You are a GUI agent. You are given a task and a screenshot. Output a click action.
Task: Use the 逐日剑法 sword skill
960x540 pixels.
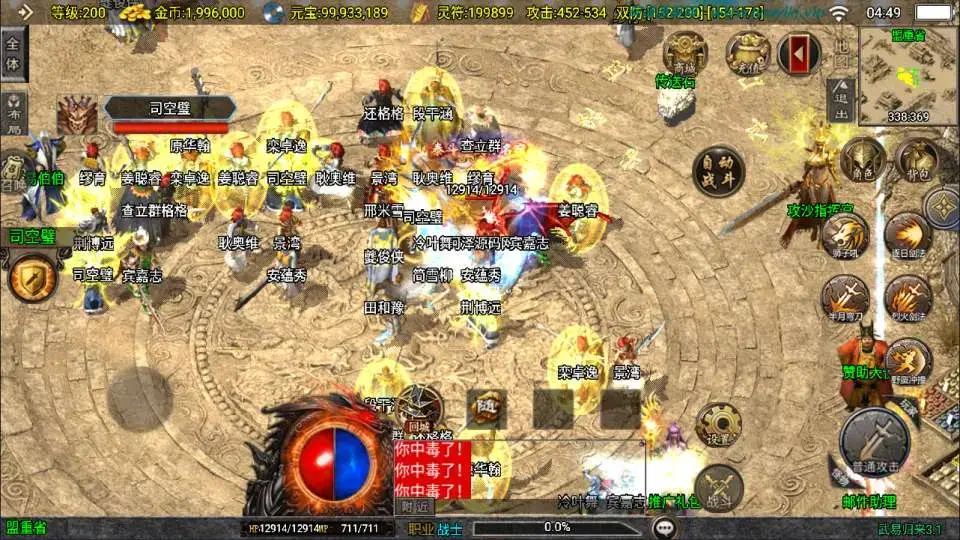point(907,236)
